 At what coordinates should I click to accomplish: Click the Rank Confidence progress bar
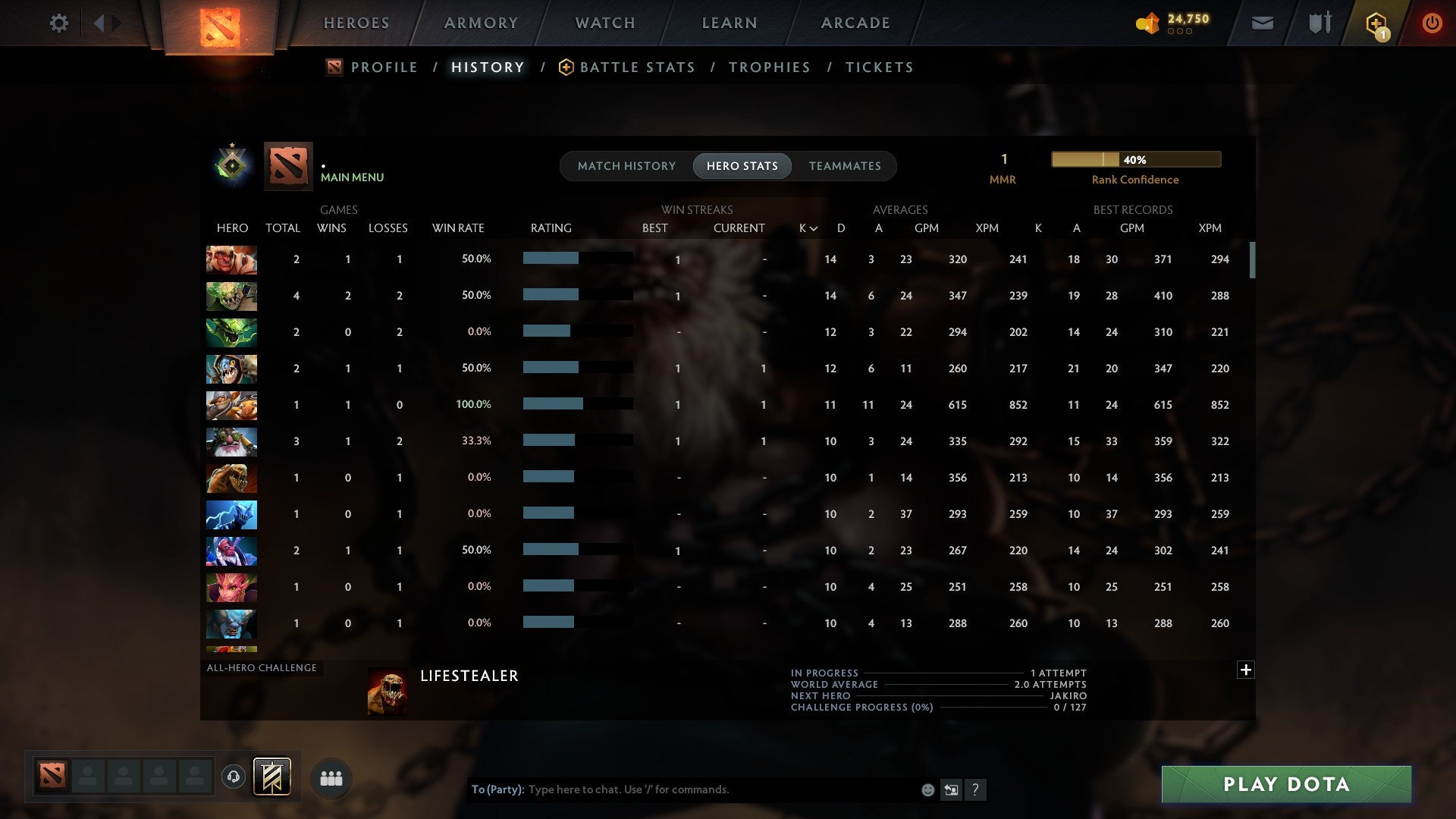coord(1135,159)
